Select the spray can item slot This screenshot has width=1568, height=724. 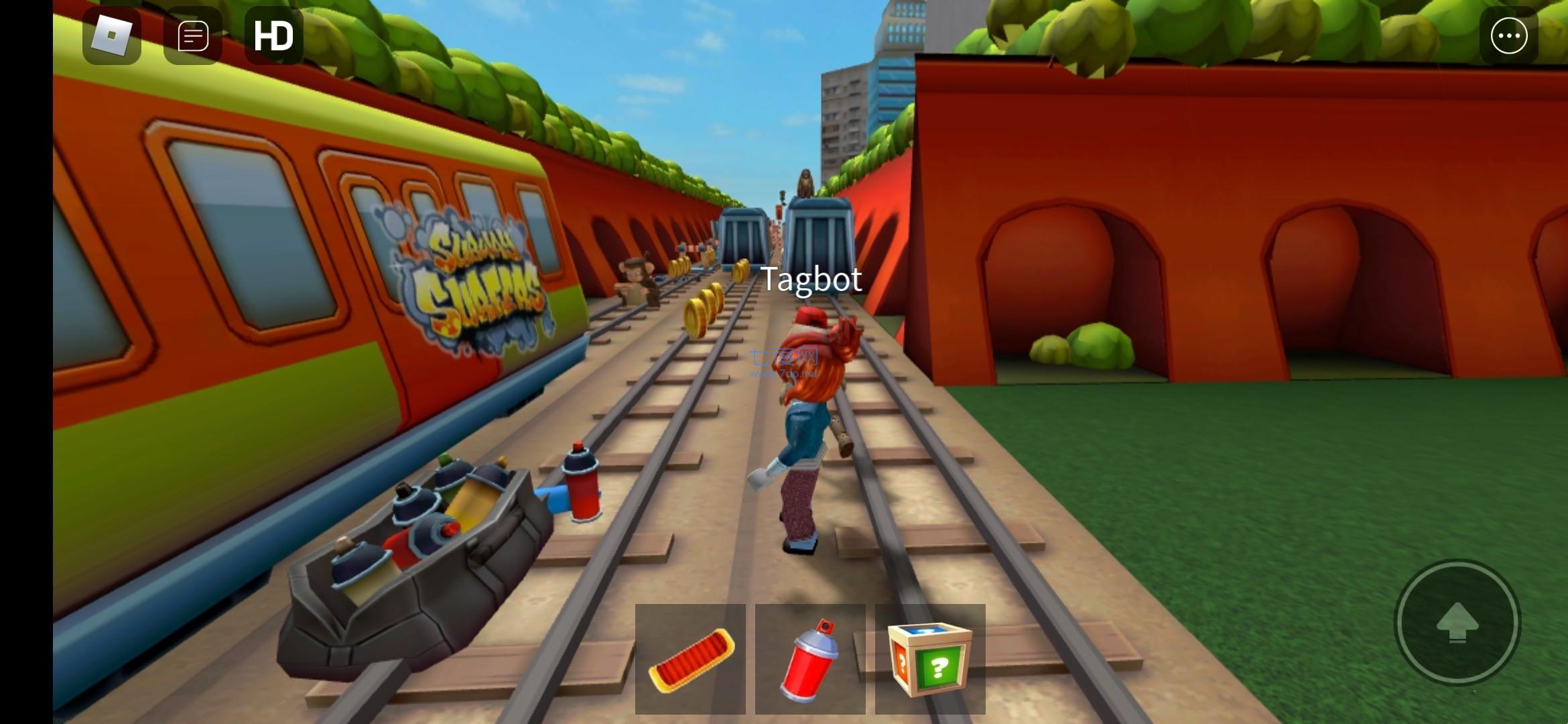810,658
